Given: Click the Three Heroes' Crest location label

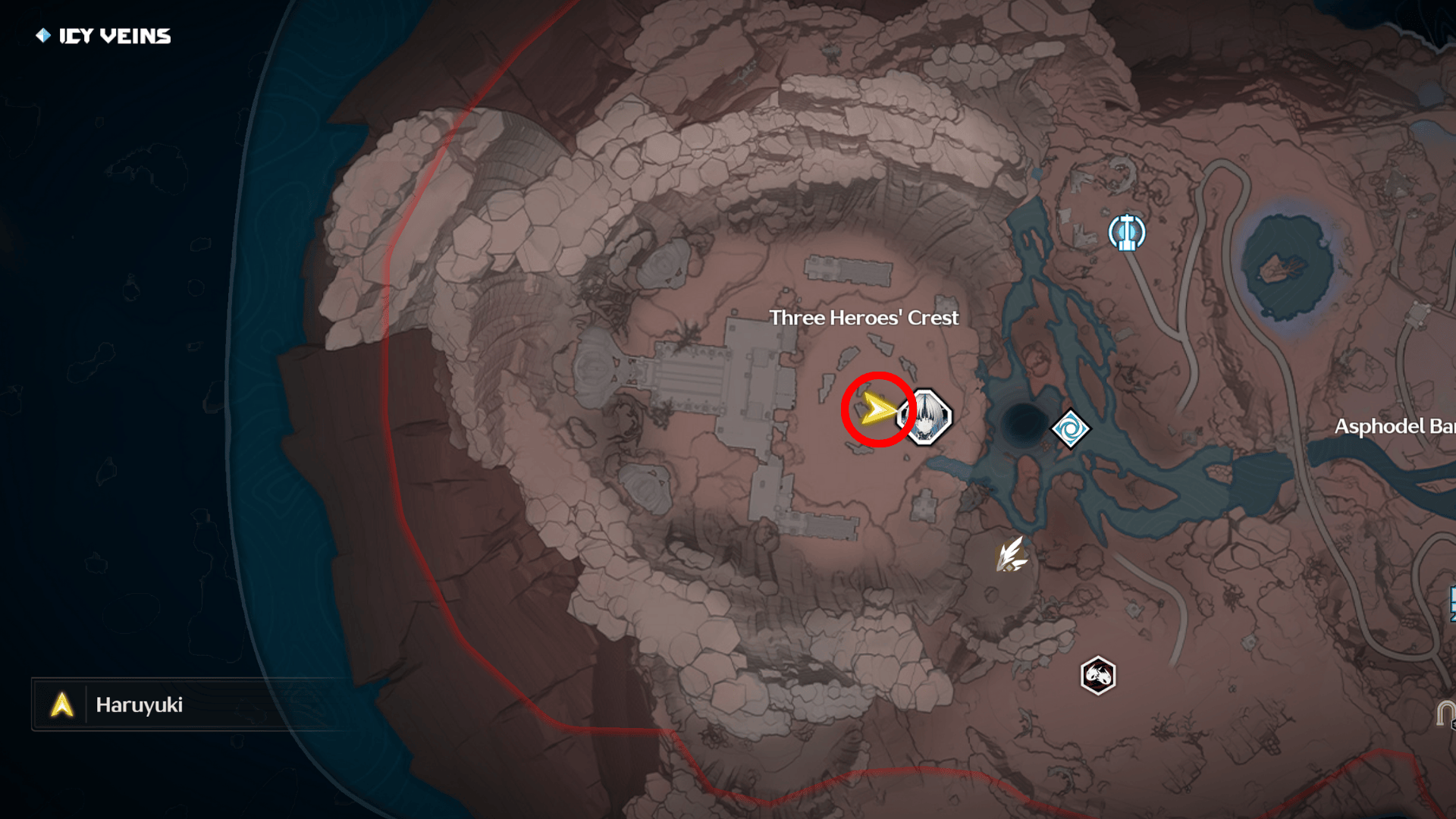Looking at the screenshot, I should [x=864, y=318].
